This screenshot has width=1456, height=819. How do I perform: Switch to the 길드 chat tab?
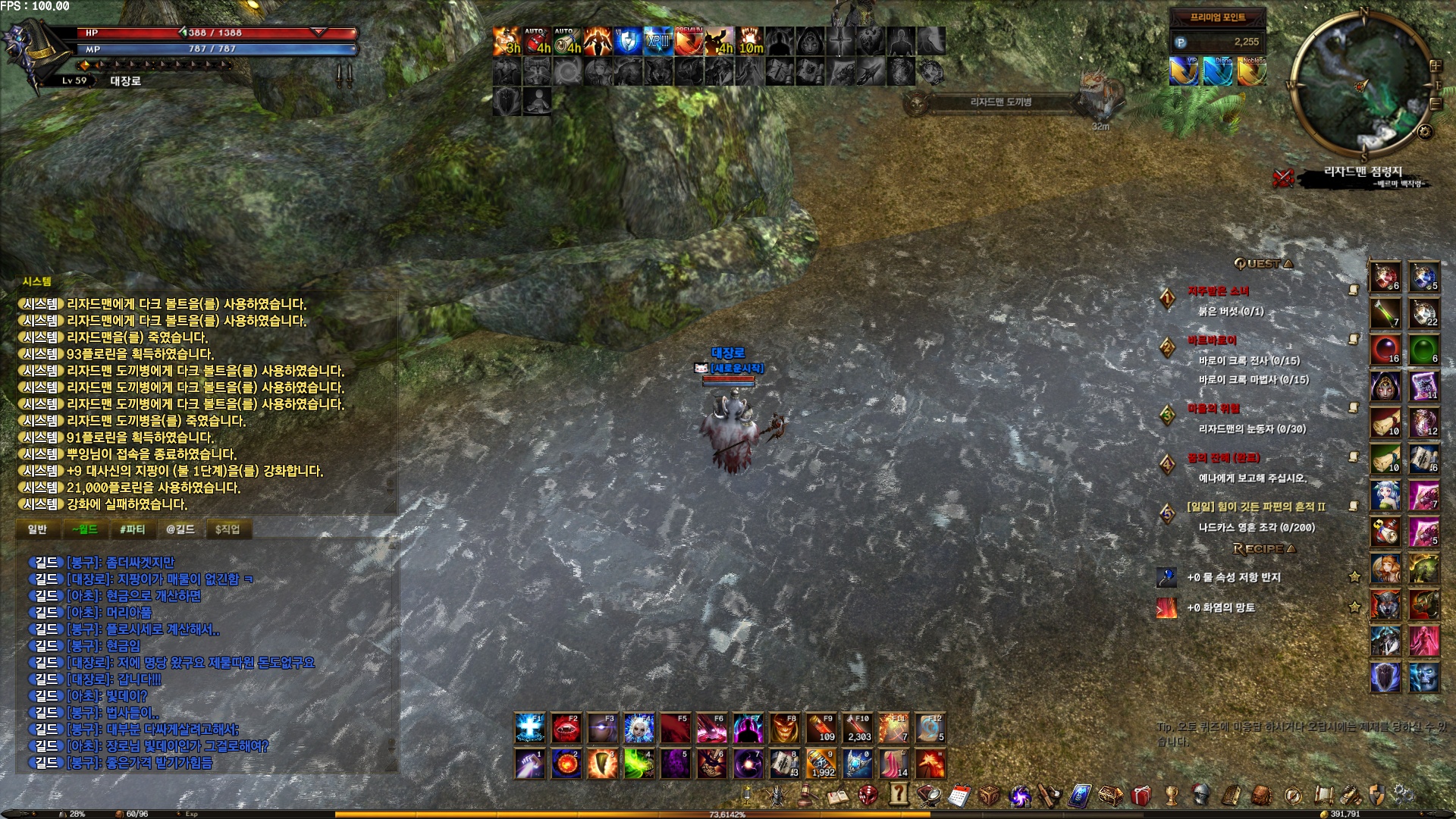coord(180,529)
